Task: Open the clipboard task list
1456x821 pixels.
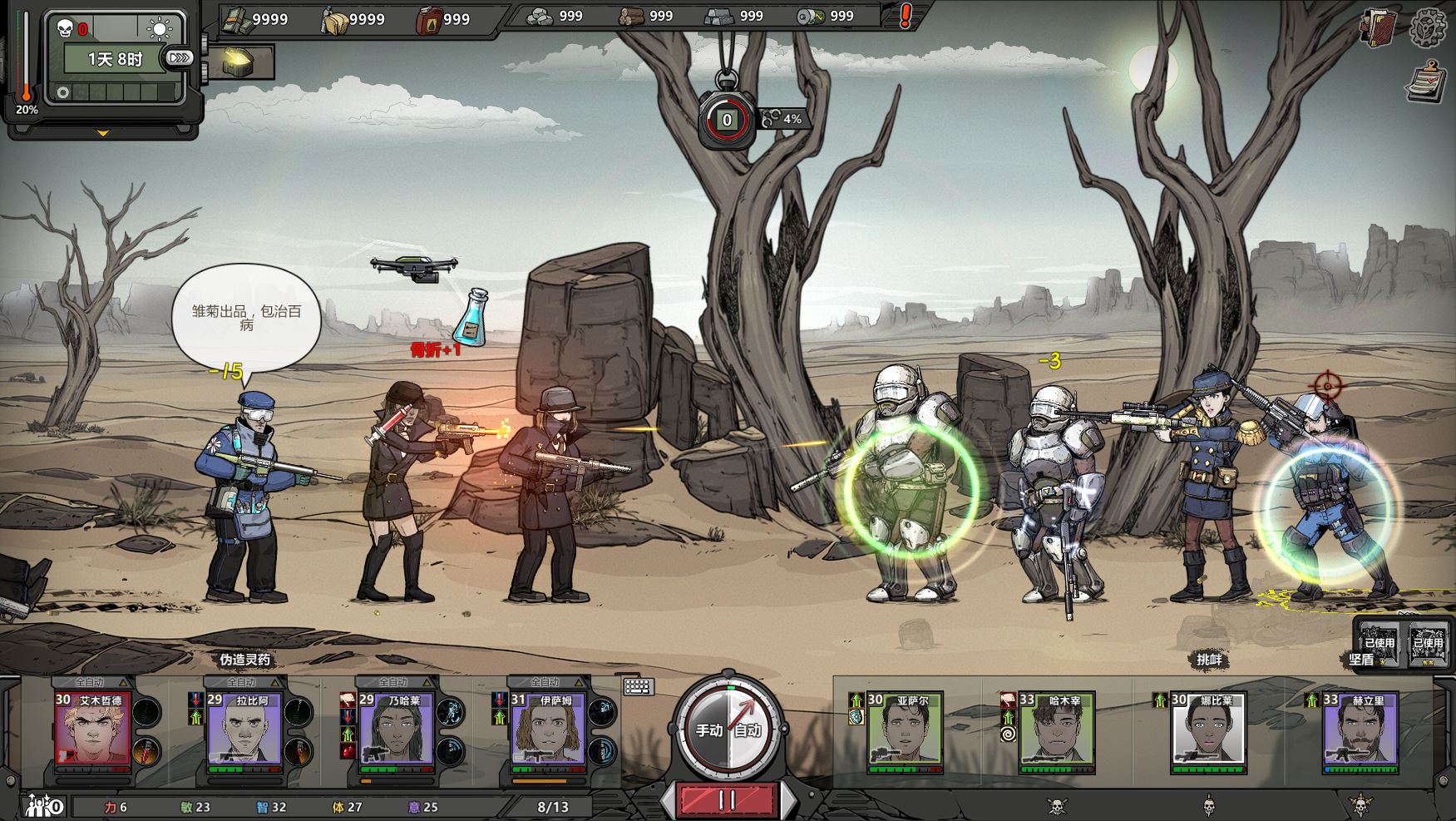Action: pos(1427,82)
